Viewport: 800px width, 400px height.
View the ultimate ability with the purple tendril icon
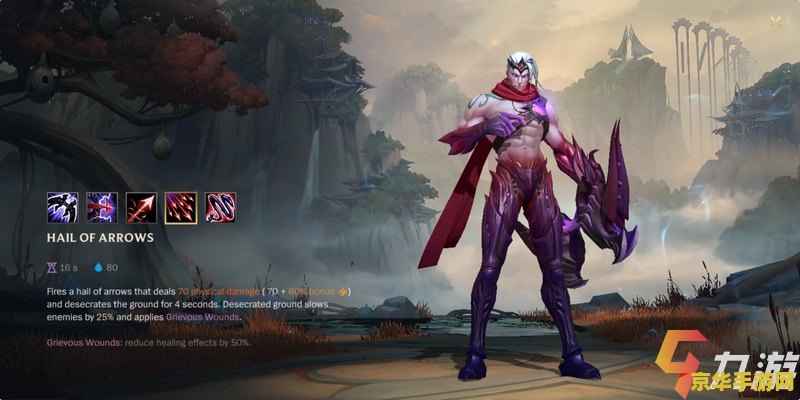(220, 207)
